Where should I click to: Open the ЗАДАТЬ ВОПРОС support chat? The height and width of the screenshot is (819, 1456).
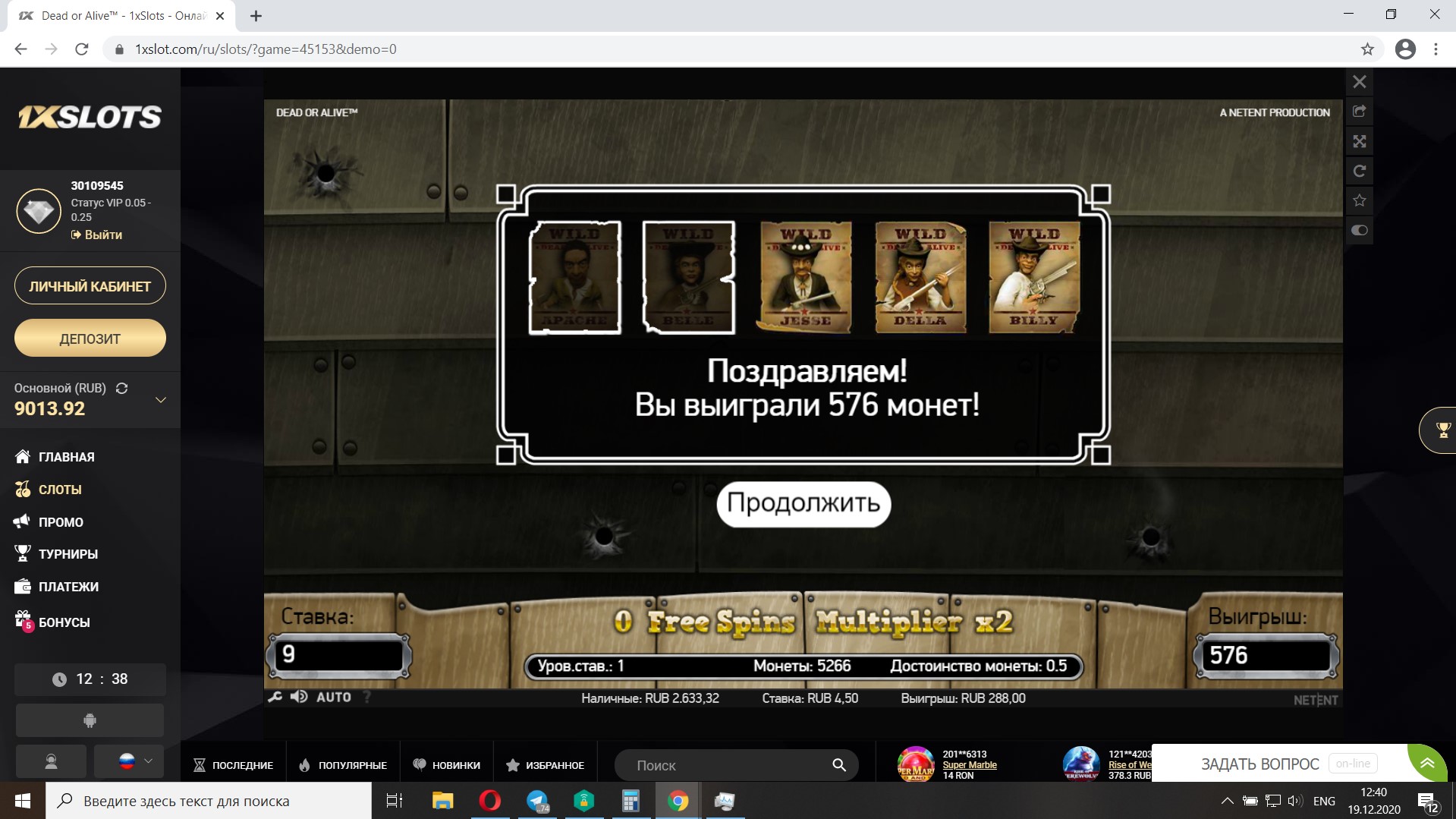[1259, 764]
